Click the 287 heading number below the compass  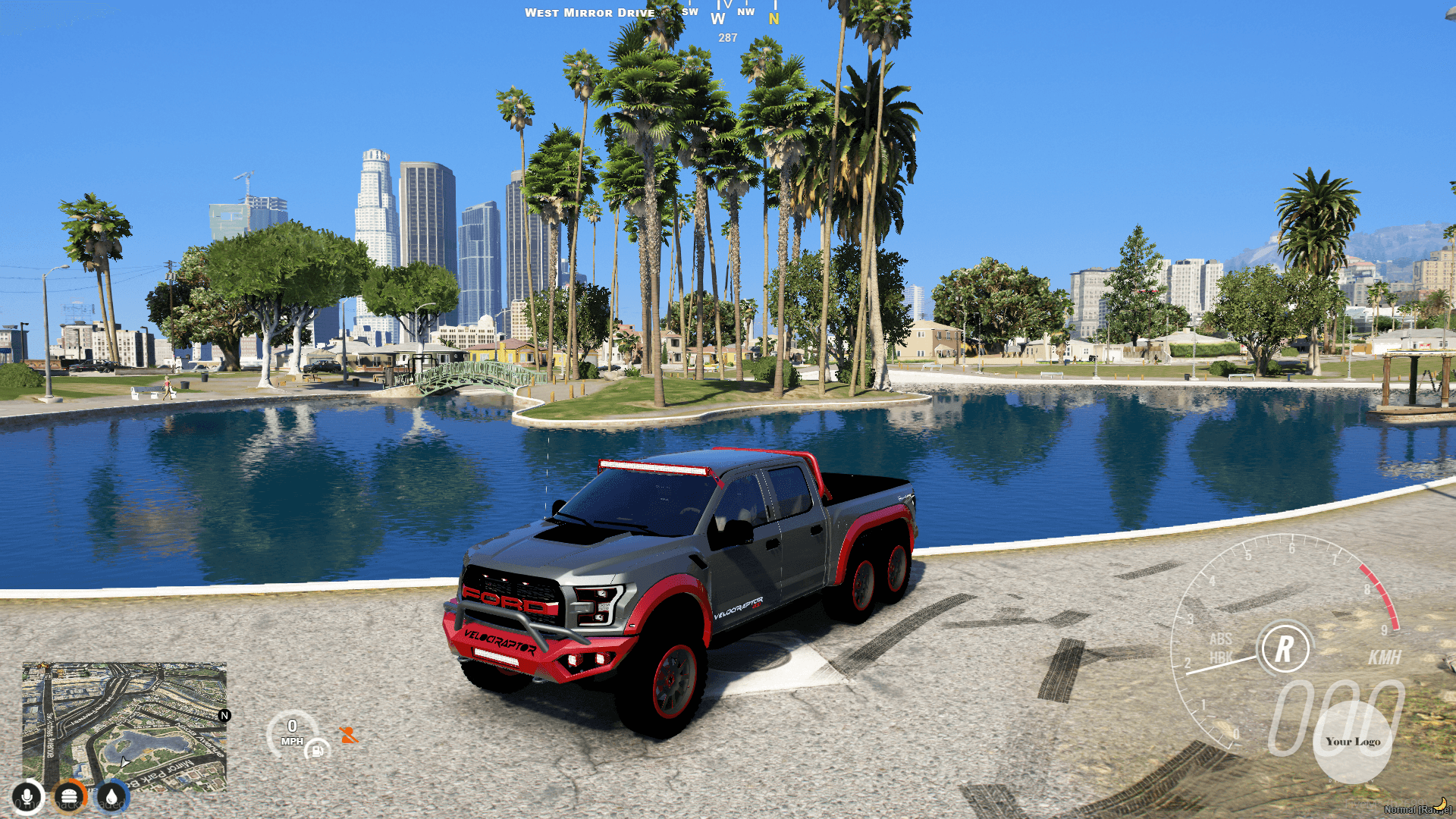point(726,36)
